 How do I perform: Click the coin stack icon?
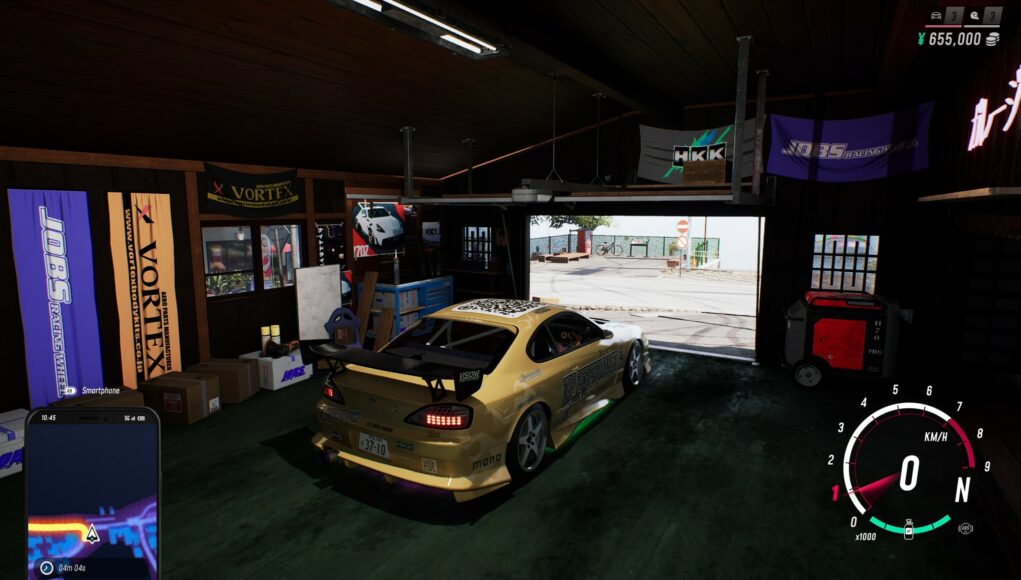coord(992,39)
